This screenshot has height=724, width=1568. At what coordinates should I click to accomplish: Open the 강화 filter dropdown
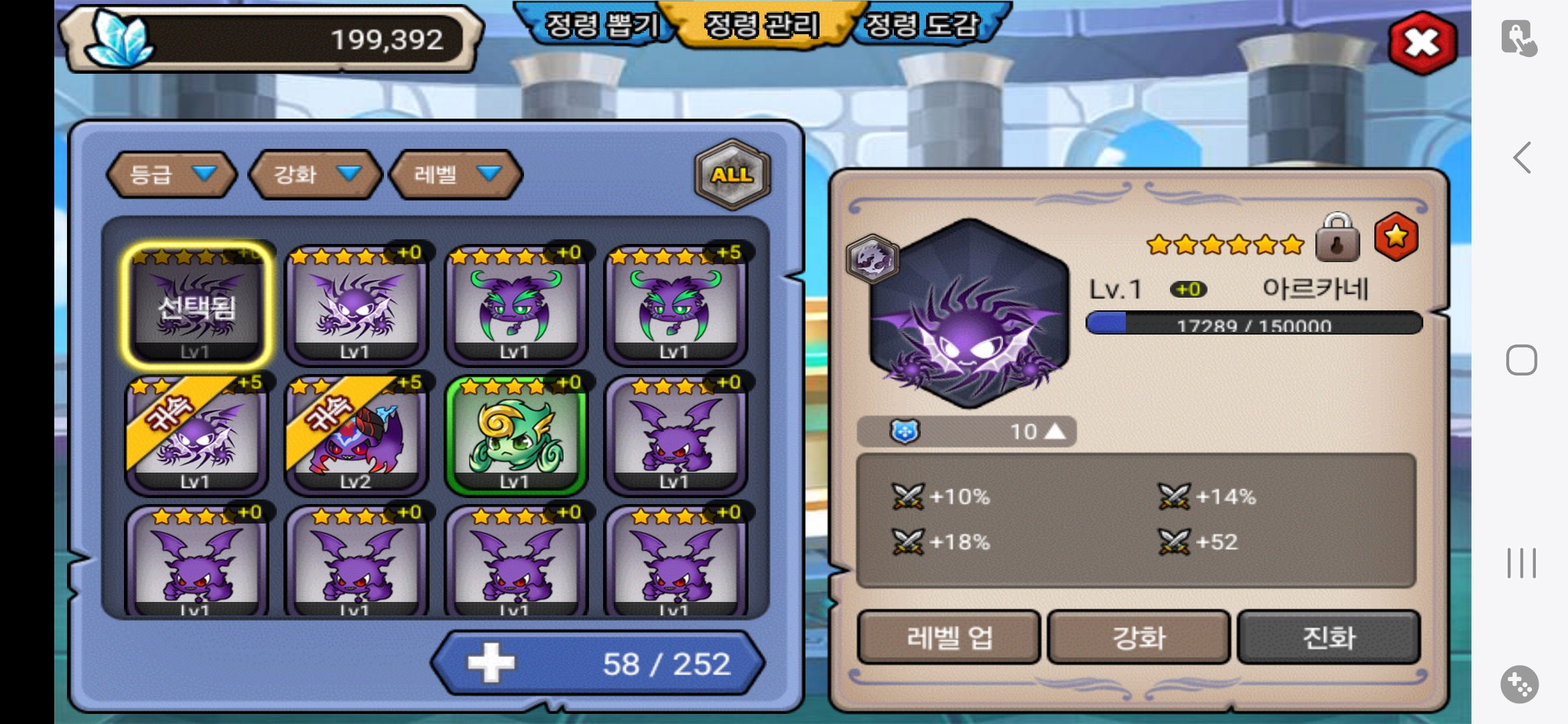[x=315, y=174]
